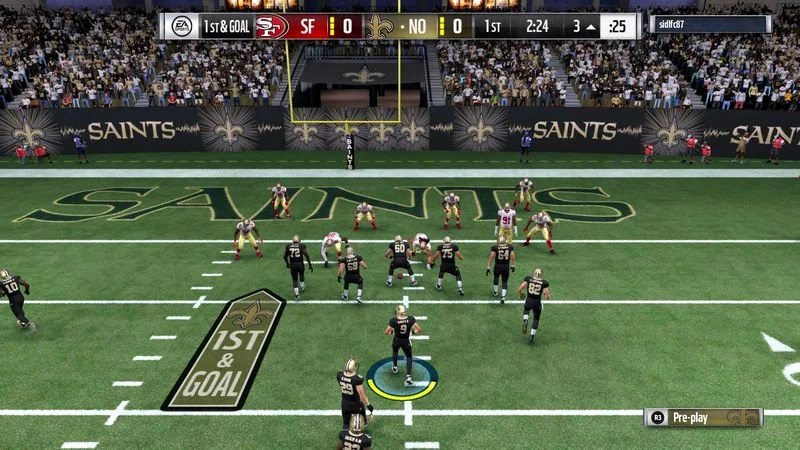
Task: Select the 49ers logo on the scoreboard
Action: click(x=270, y=26)
